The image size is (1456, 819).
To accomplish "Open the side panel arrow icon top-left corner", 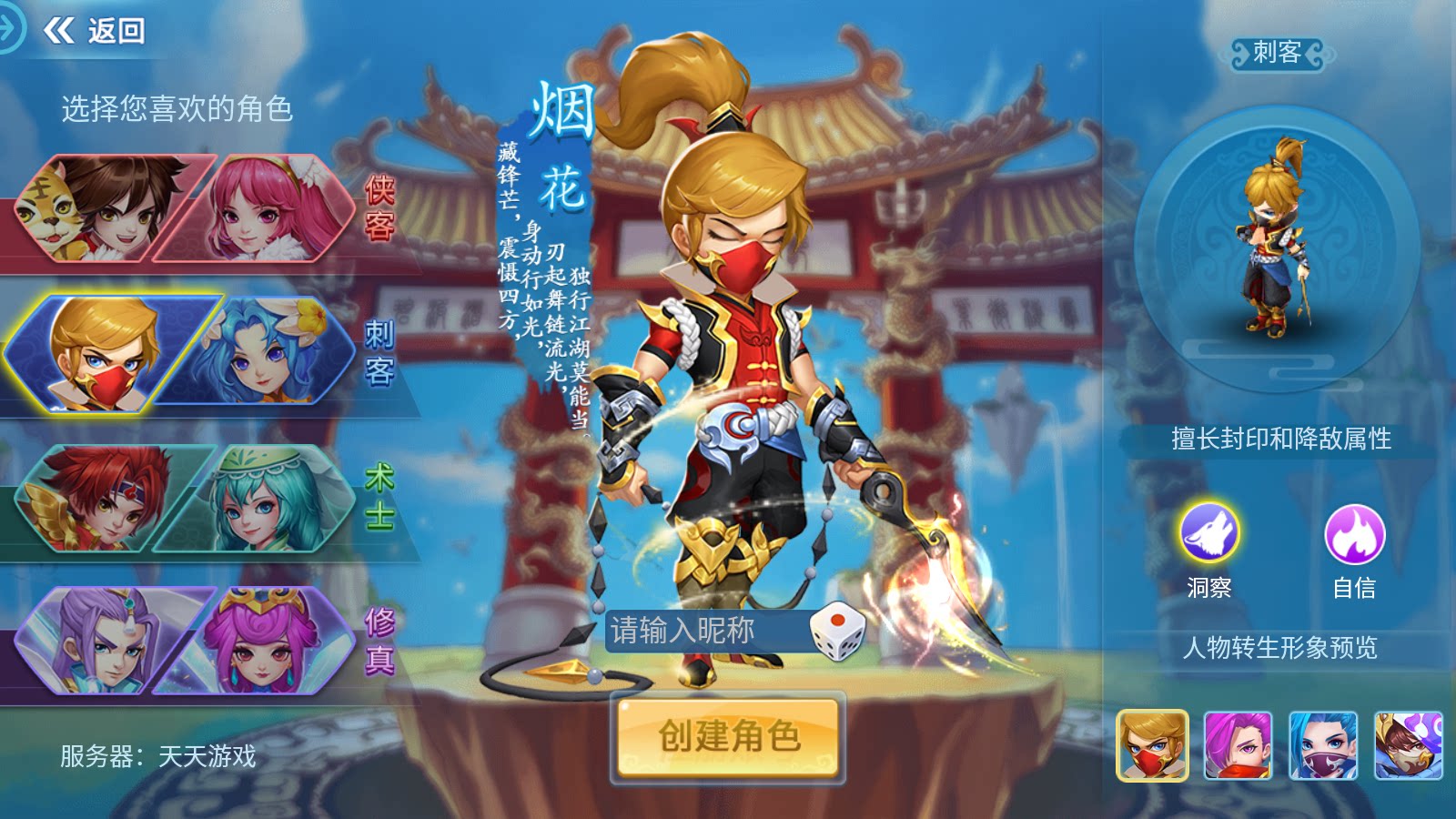I will (x=9, y=31).
